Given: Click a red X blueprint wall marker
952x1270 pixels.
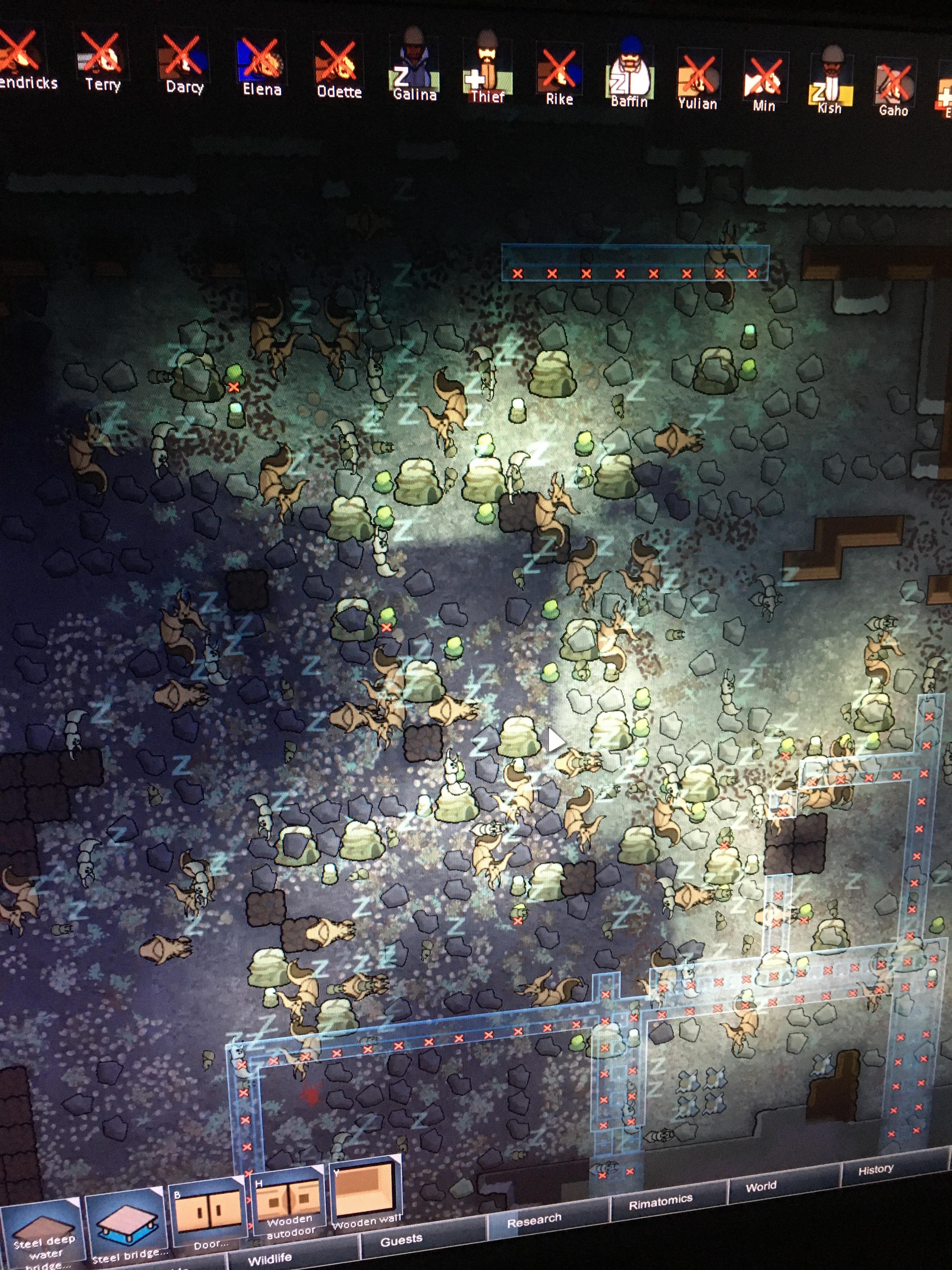Looking at the screenshot, I should pos(518,273).
